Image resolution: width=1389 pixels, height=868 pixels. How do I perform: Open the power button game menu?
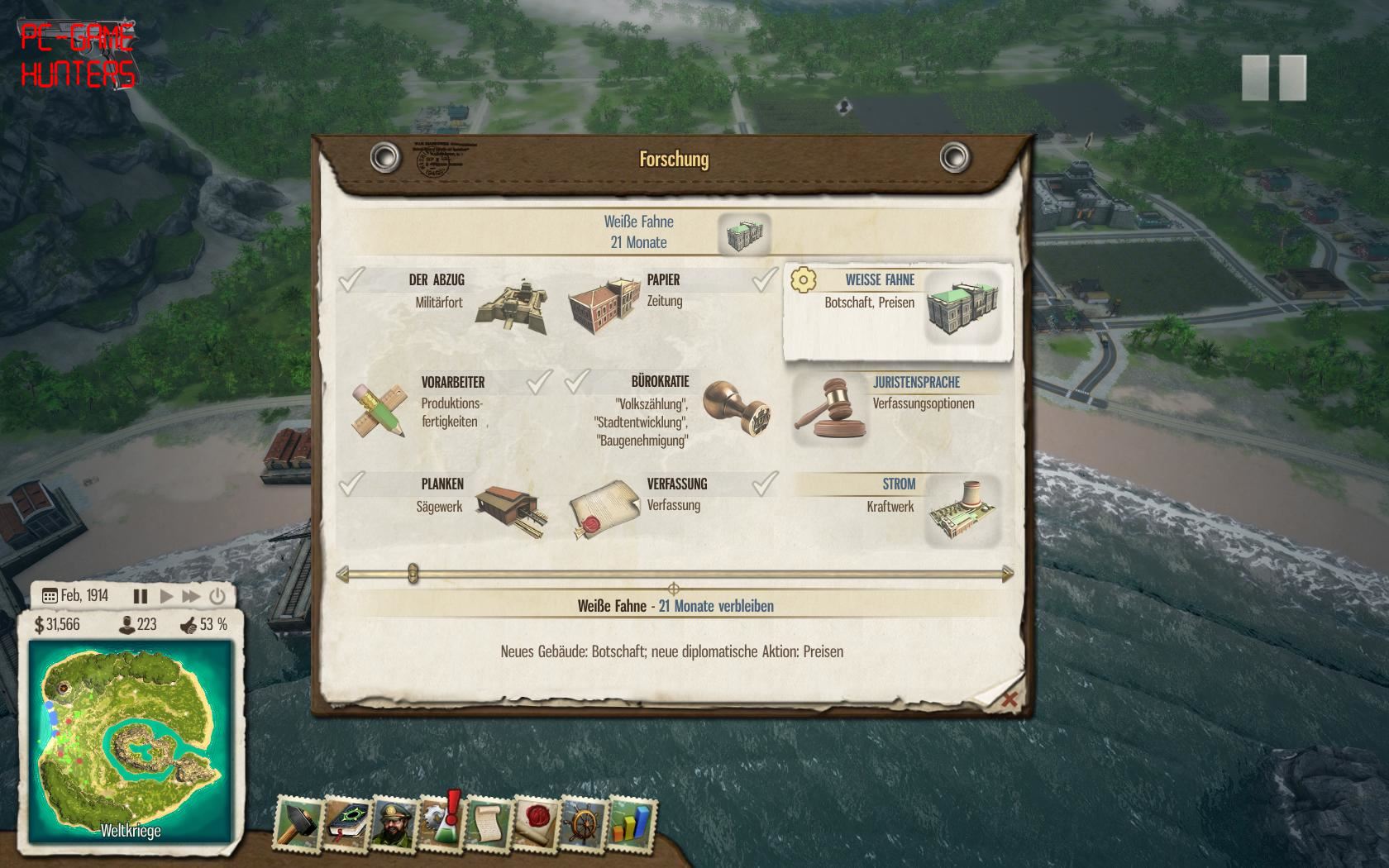tap(217, 596)
